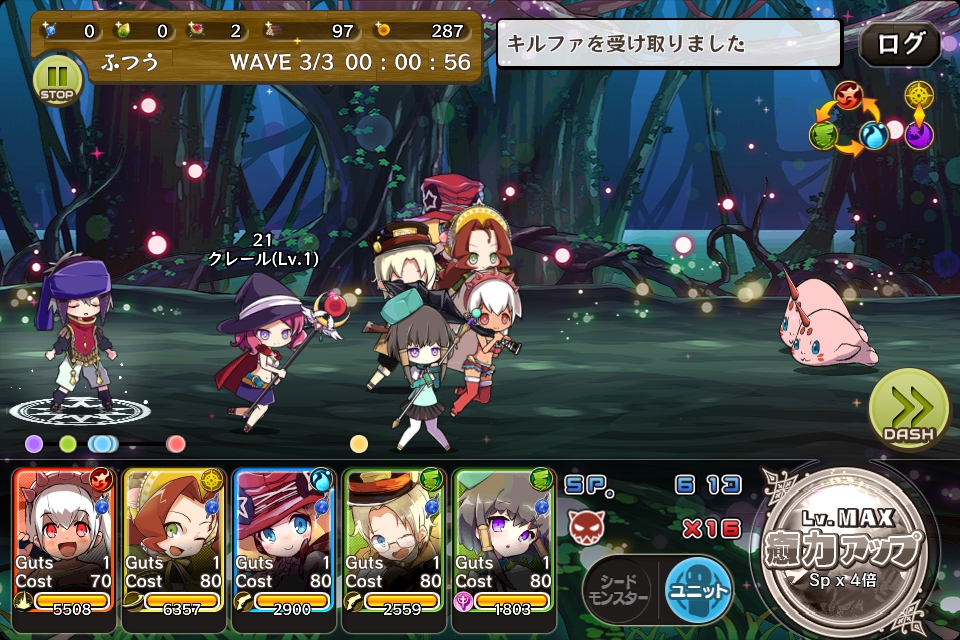Image resolution: width=960 pixels, height=640 pixels.
Task: Summon the white-haired horned unit costing 70
Action: 64,541
